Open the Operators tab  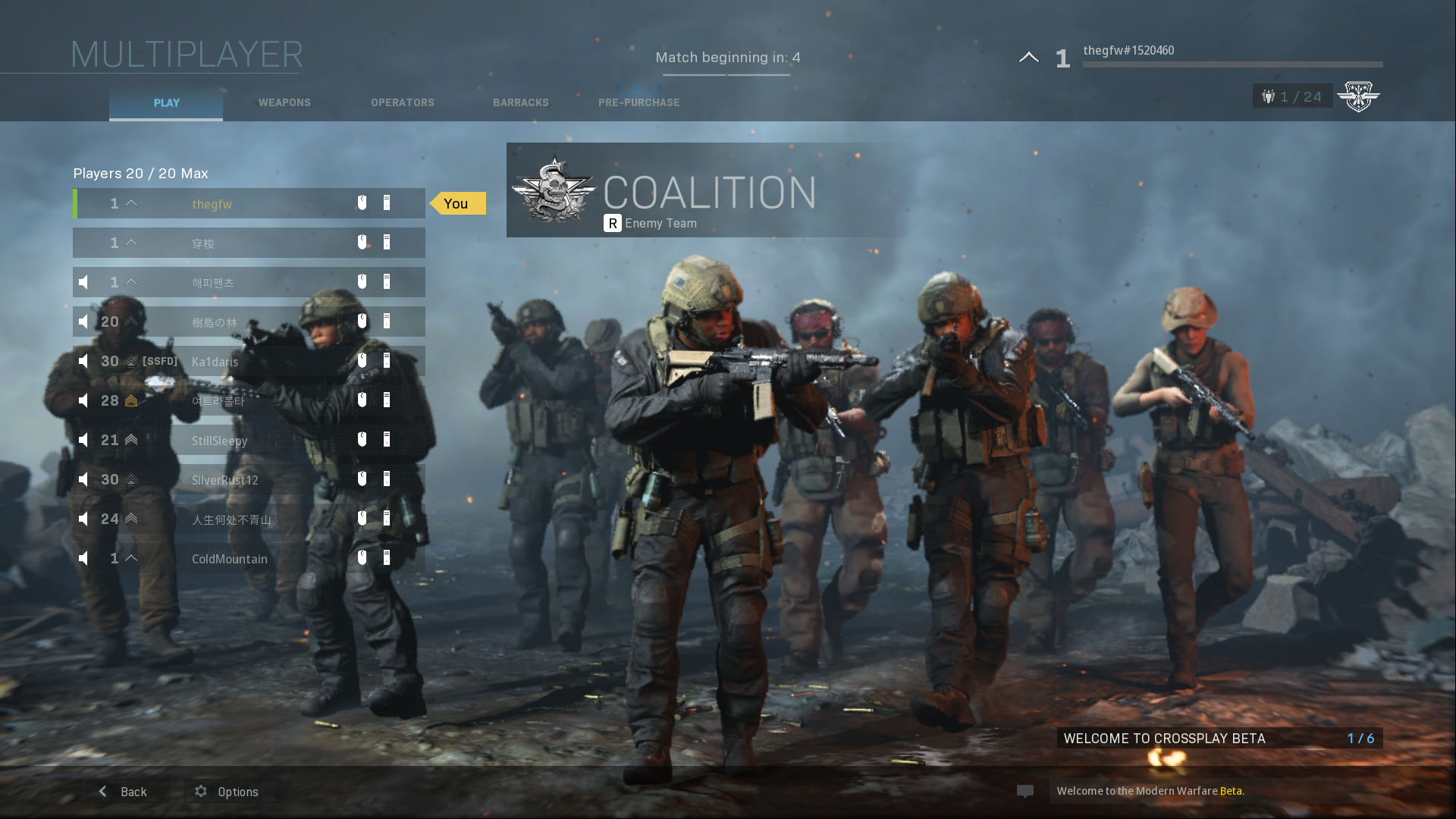click(402, 102)
